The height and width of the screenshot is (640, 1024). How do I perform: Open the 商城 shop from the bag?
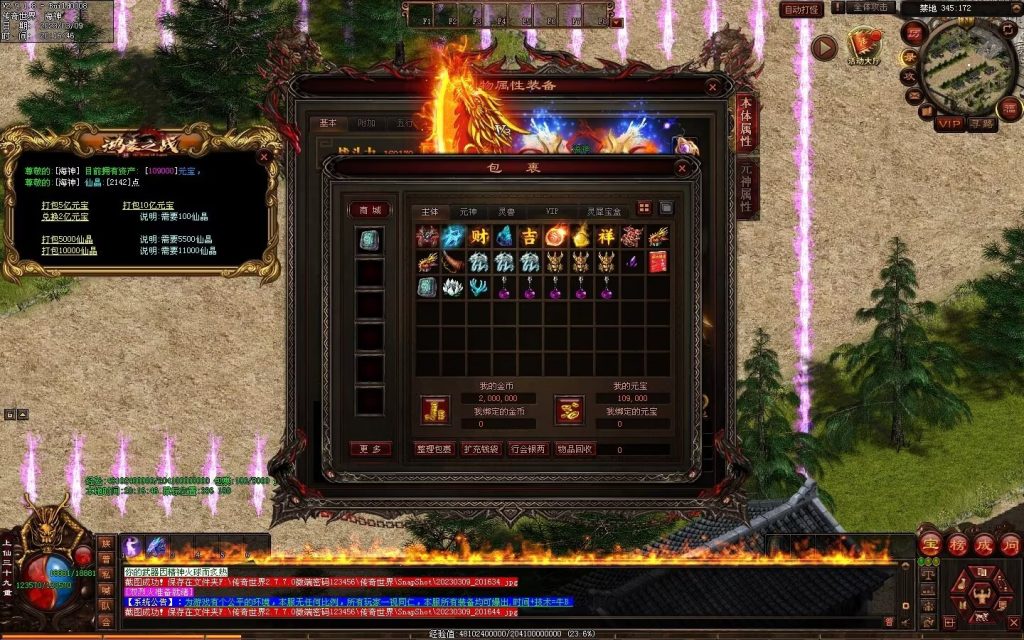(x=369, y=210)
